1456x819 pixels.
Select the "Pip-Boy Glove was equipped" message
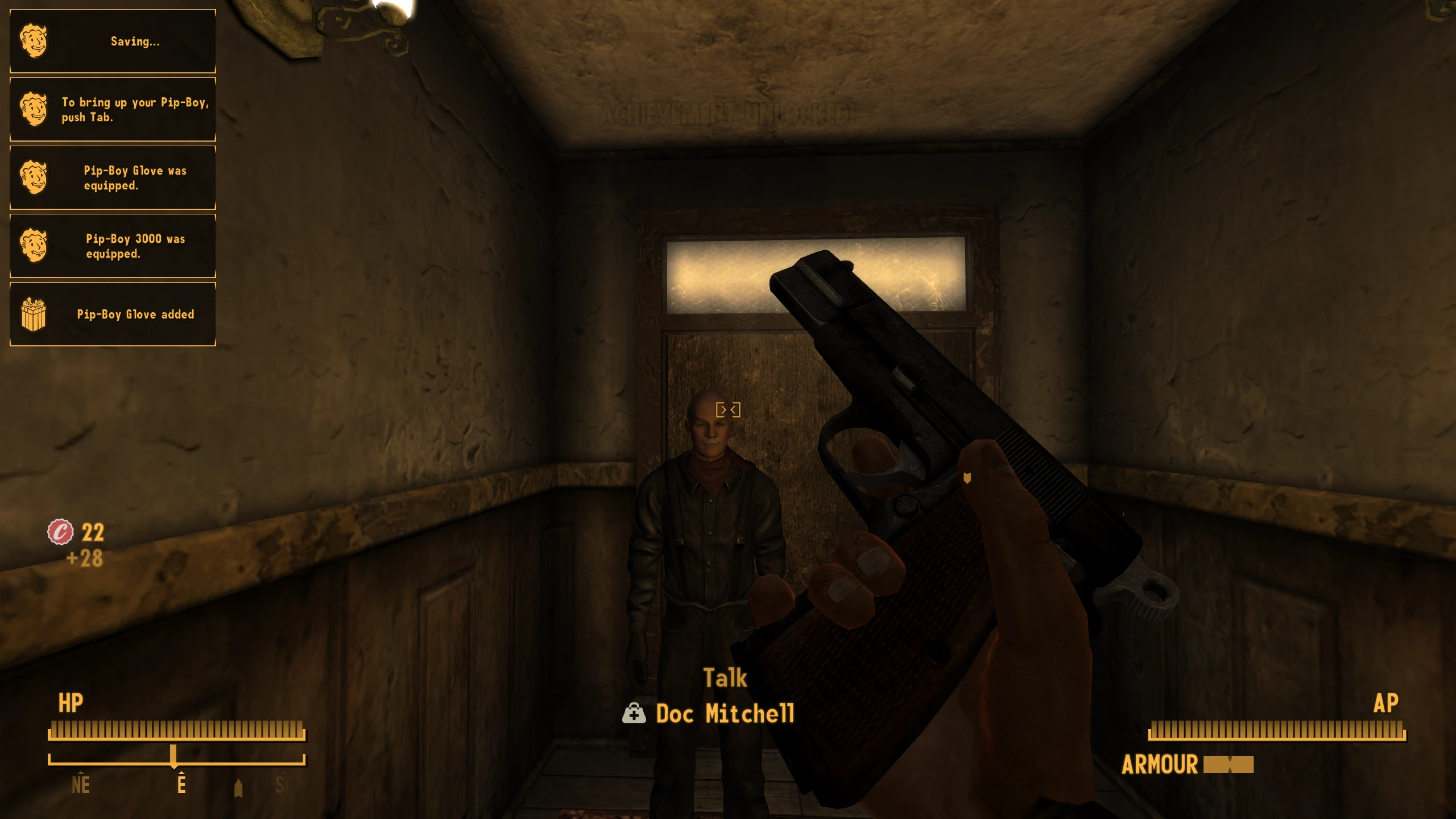click(x=113, y=177)
